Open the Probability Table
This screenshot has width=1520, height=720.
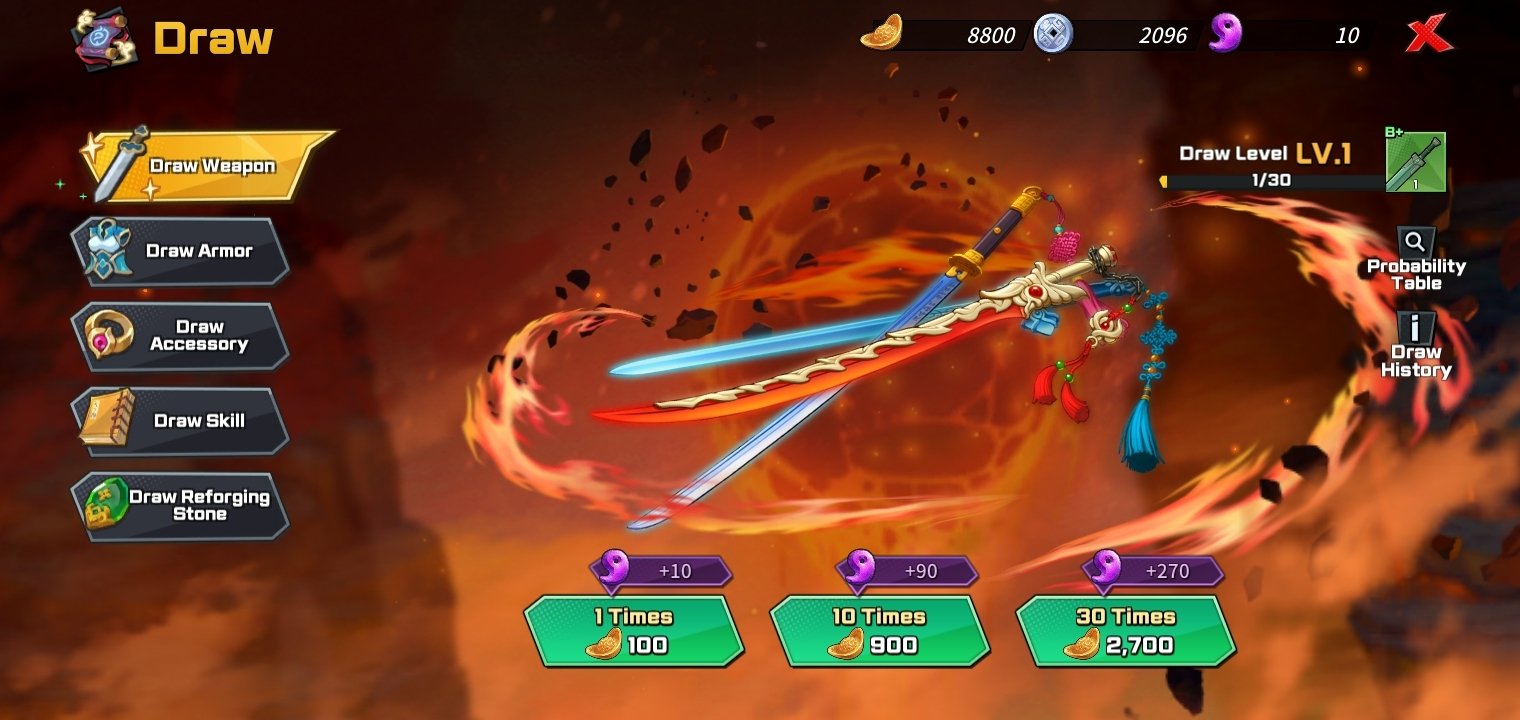click(x=1416, y=260)
